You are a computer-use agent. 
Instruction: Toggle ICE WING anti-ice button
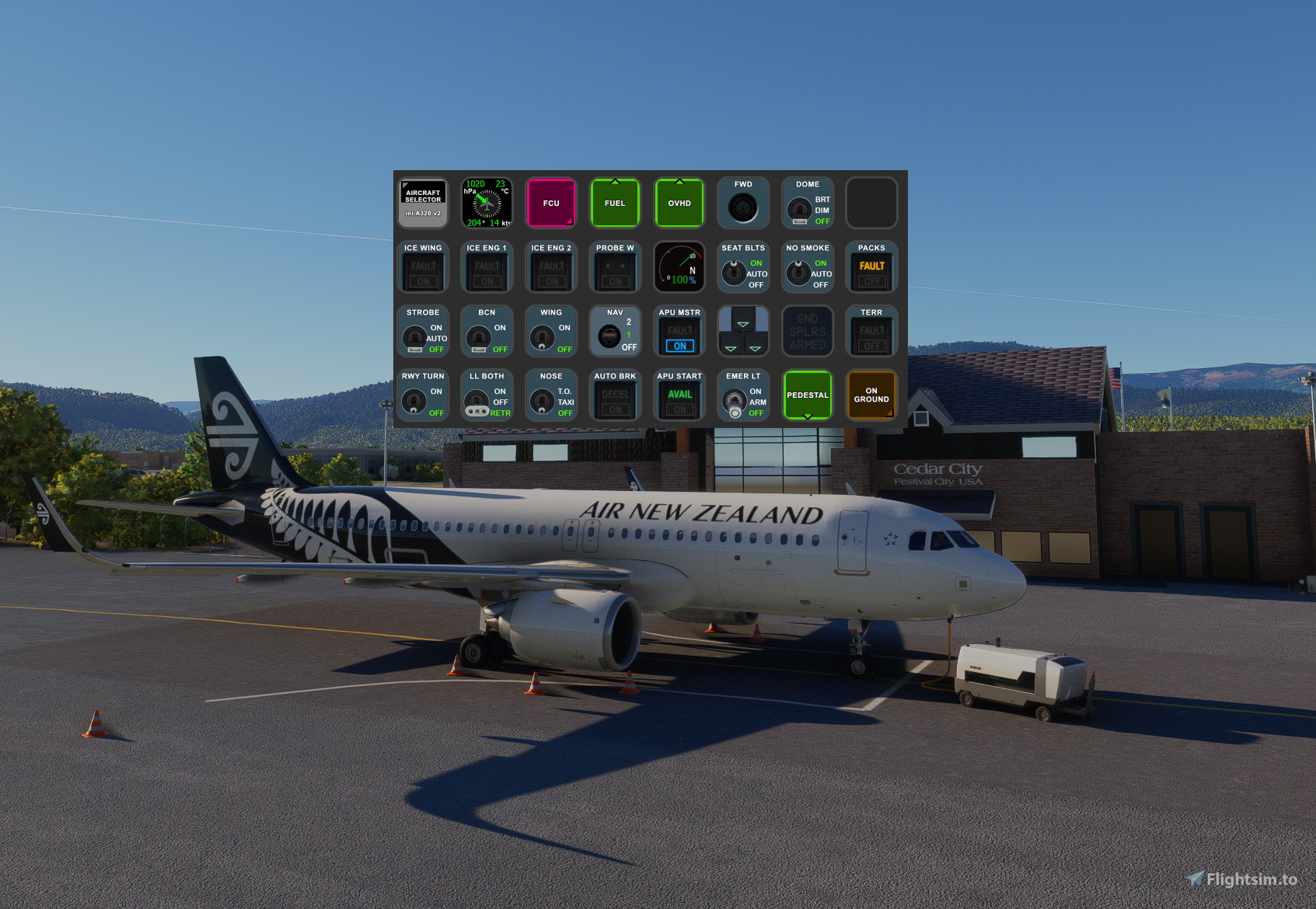pos(423,267)
